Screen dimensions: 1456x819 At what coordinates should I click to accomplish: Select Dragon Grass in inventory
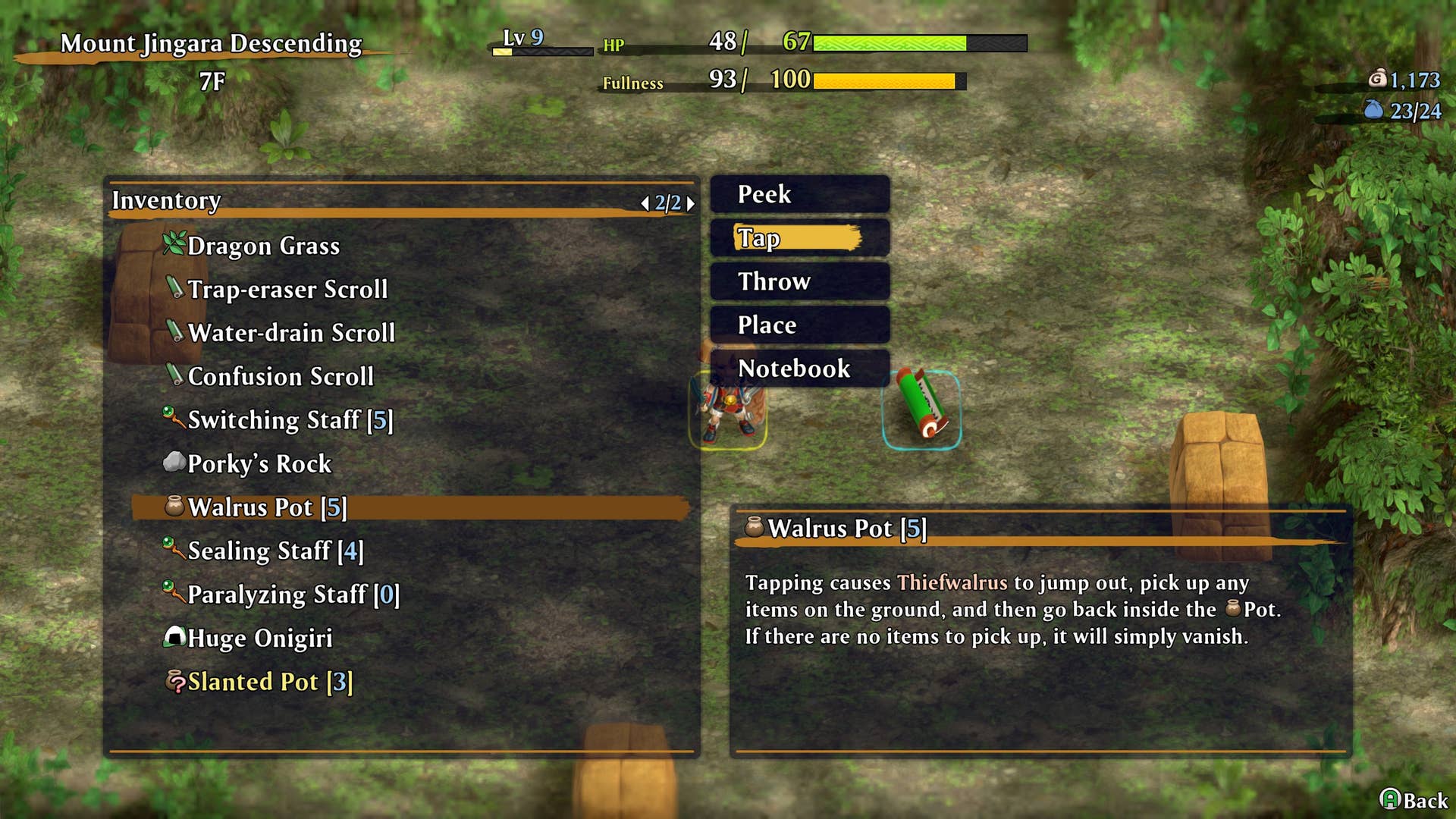263,246
